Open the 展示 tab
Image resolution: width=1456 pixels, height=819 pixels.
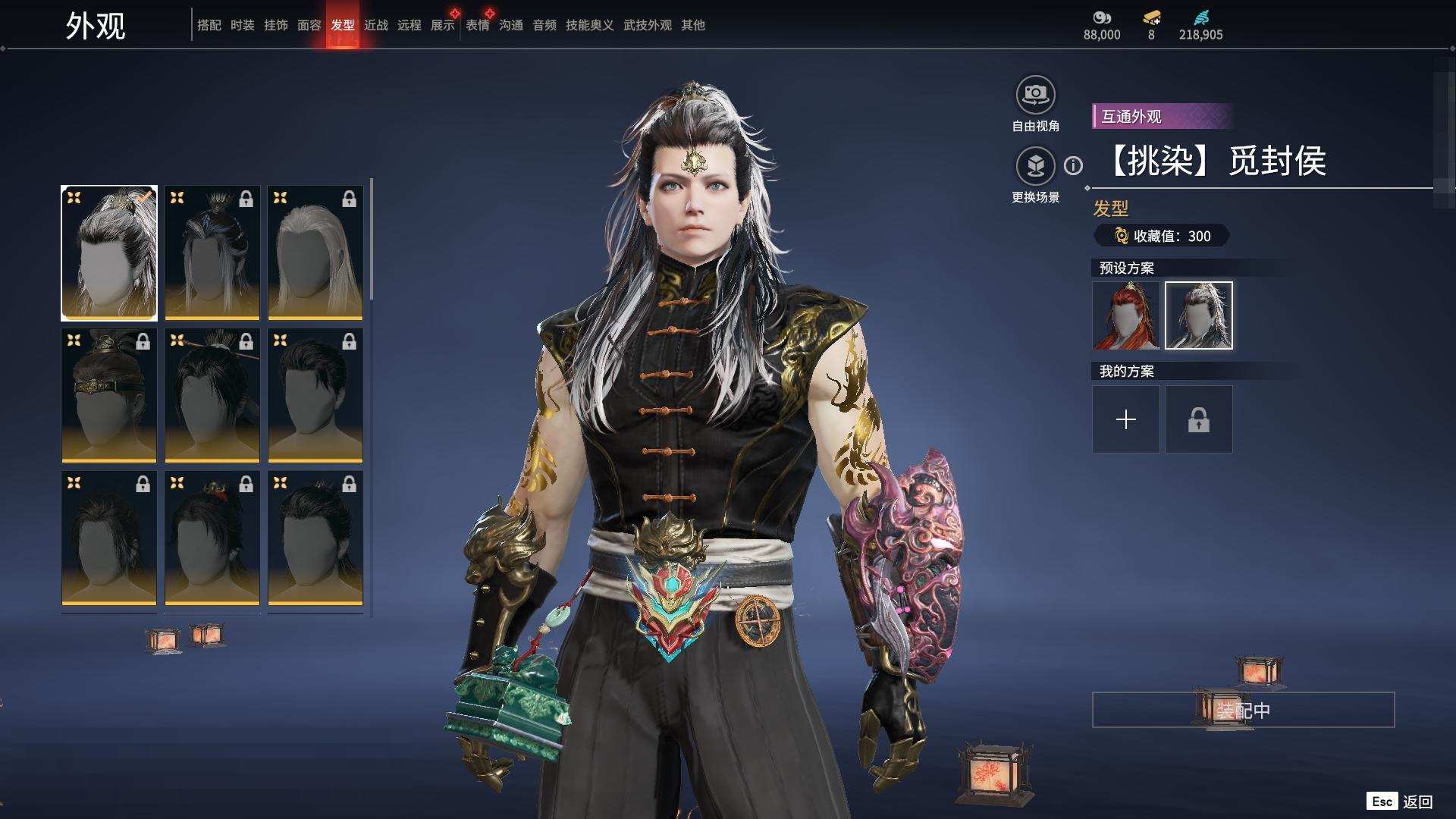point(442,25)
